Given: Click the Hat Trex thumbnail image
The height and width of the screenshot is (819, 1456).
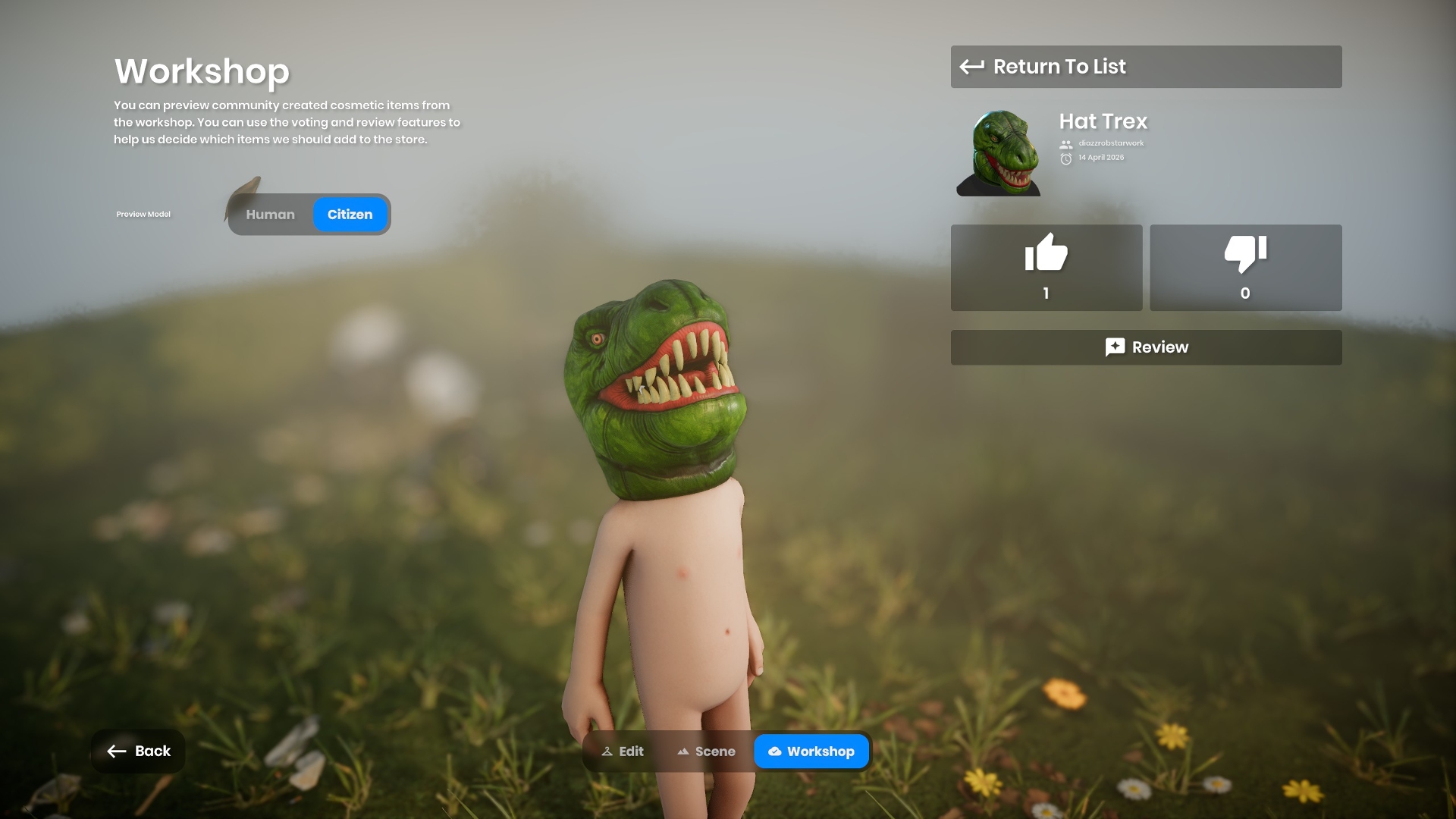Looking at the screenshot, I should pos(999,152).
